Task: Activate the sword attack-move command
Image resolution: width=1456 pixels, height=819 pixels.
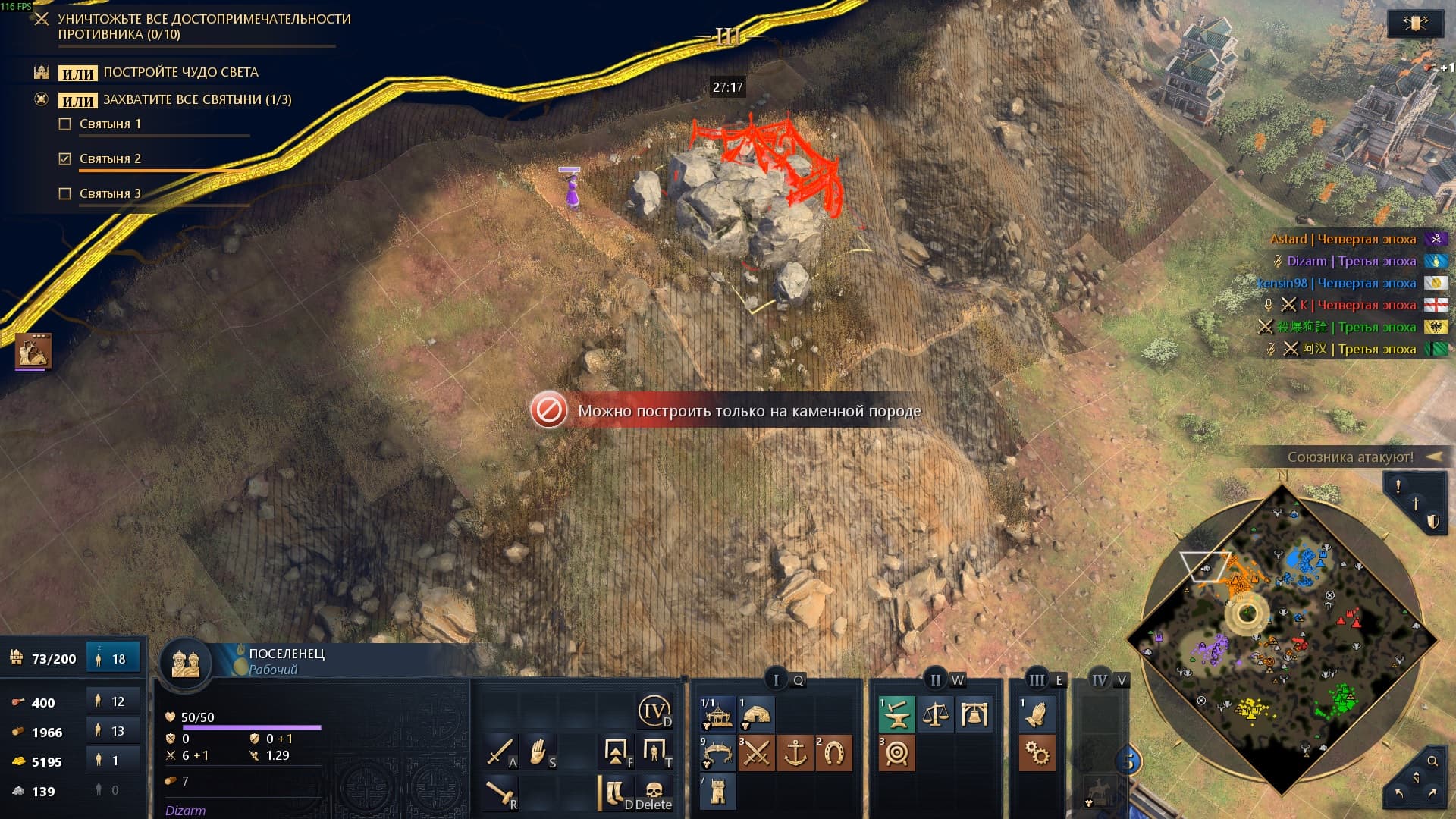Action: click(500, 752)
